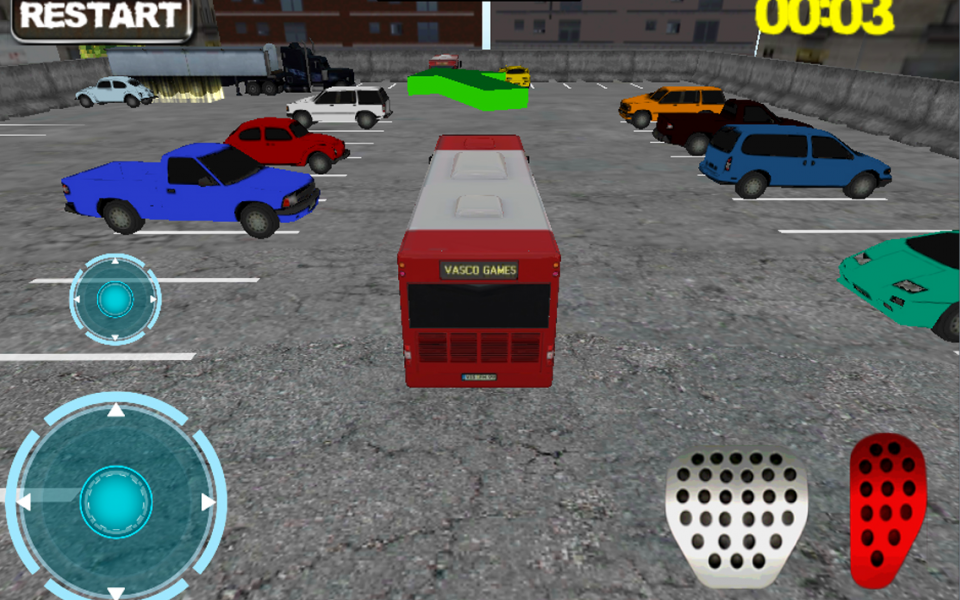Click the small camera joystick center knob
This screenshot has width=960, height=600.
coord(115,299)
